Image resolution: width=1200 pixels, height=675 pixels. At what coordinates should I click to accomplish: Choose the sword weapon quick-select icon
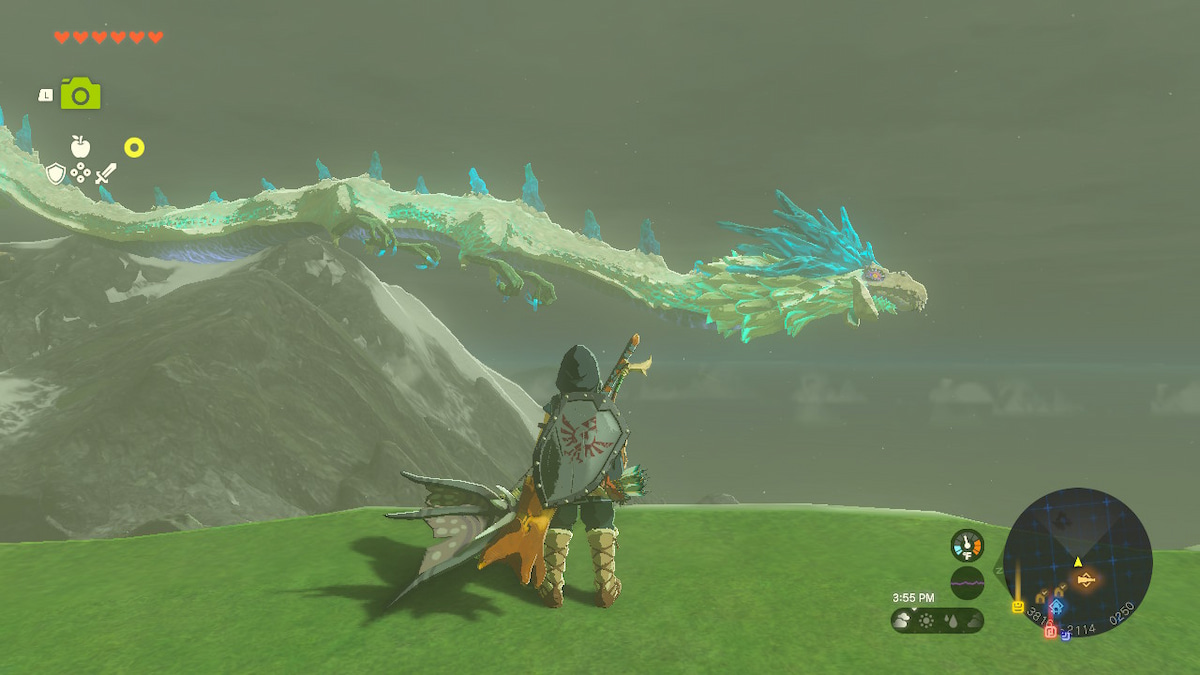tap(105, 174)
